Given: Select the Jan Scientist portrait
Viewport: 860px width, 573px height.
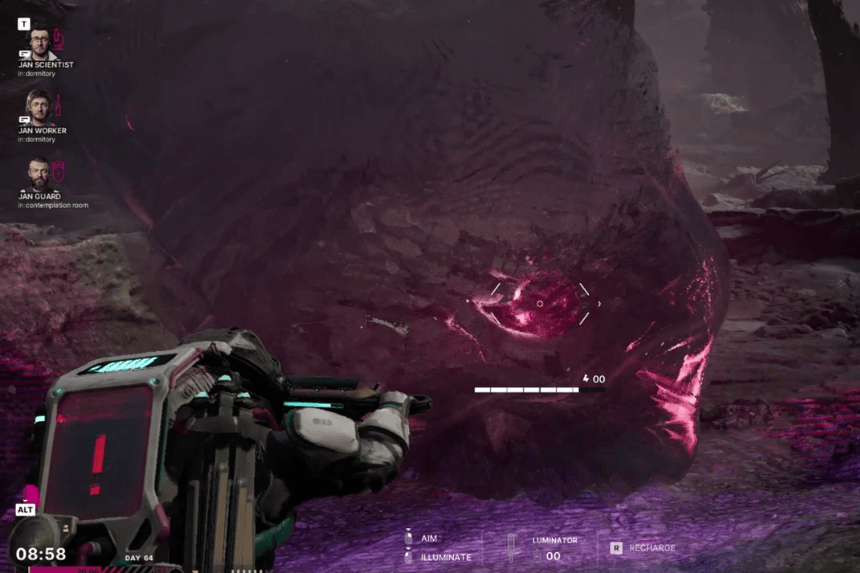Looking at the screenshot, I should (38, 42).
